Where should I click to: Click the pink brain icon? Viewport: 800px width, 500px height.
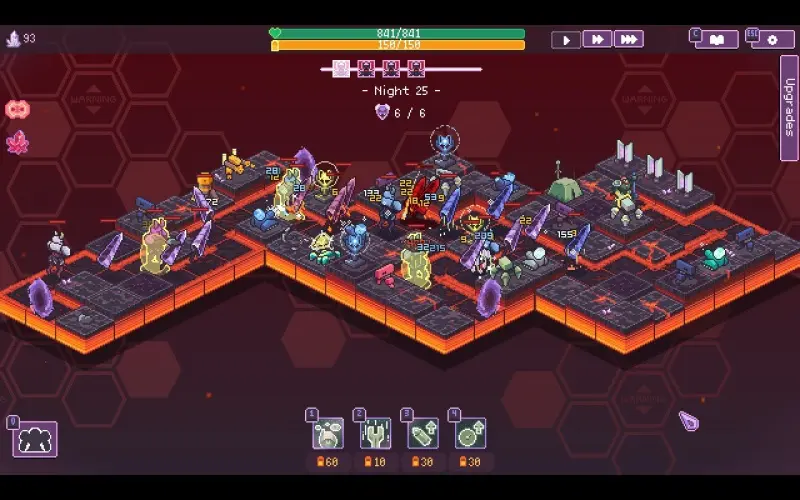17,109
